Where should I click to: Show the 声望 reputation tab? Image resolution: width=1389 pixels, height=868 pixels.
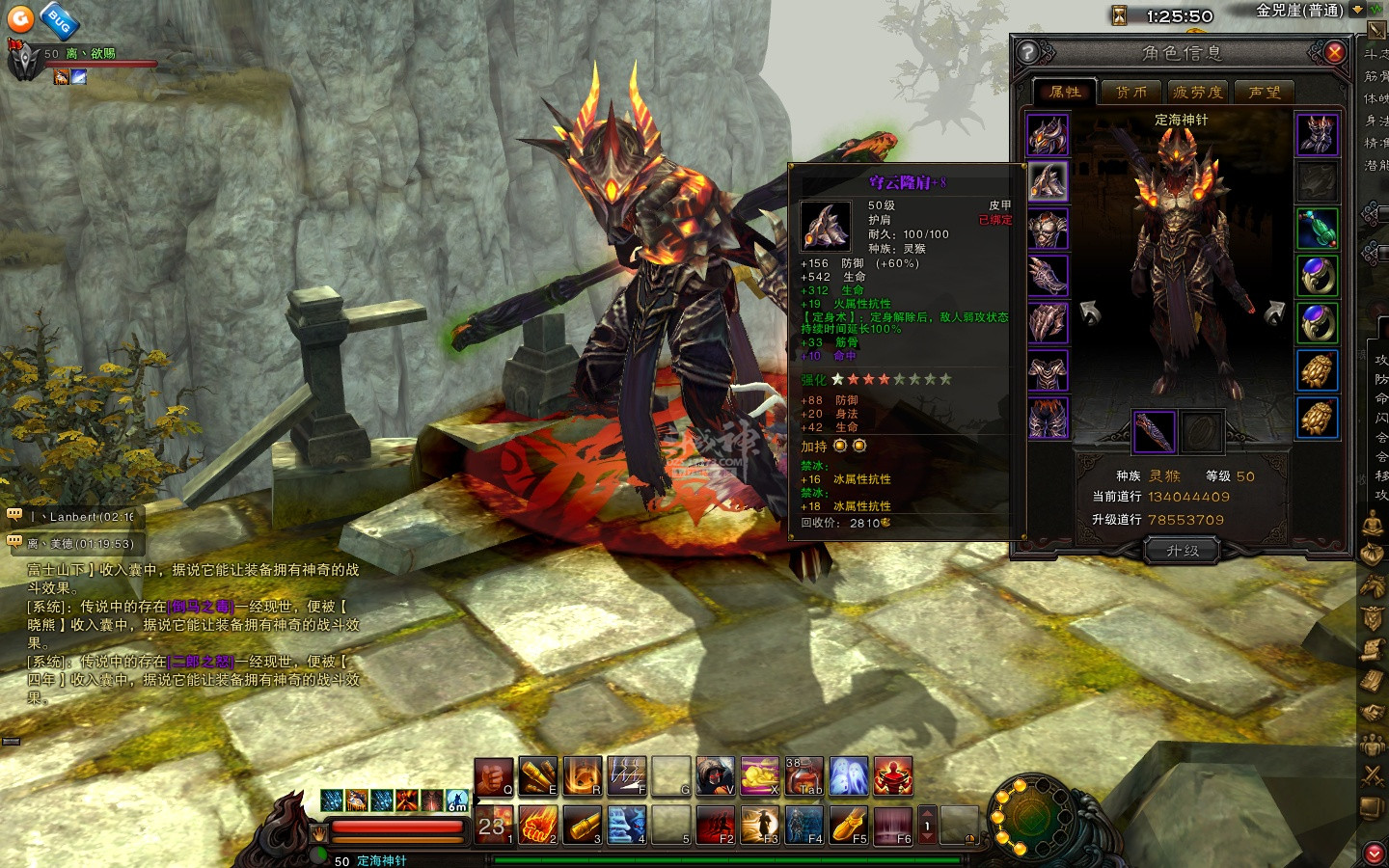tap(1264, 92)
